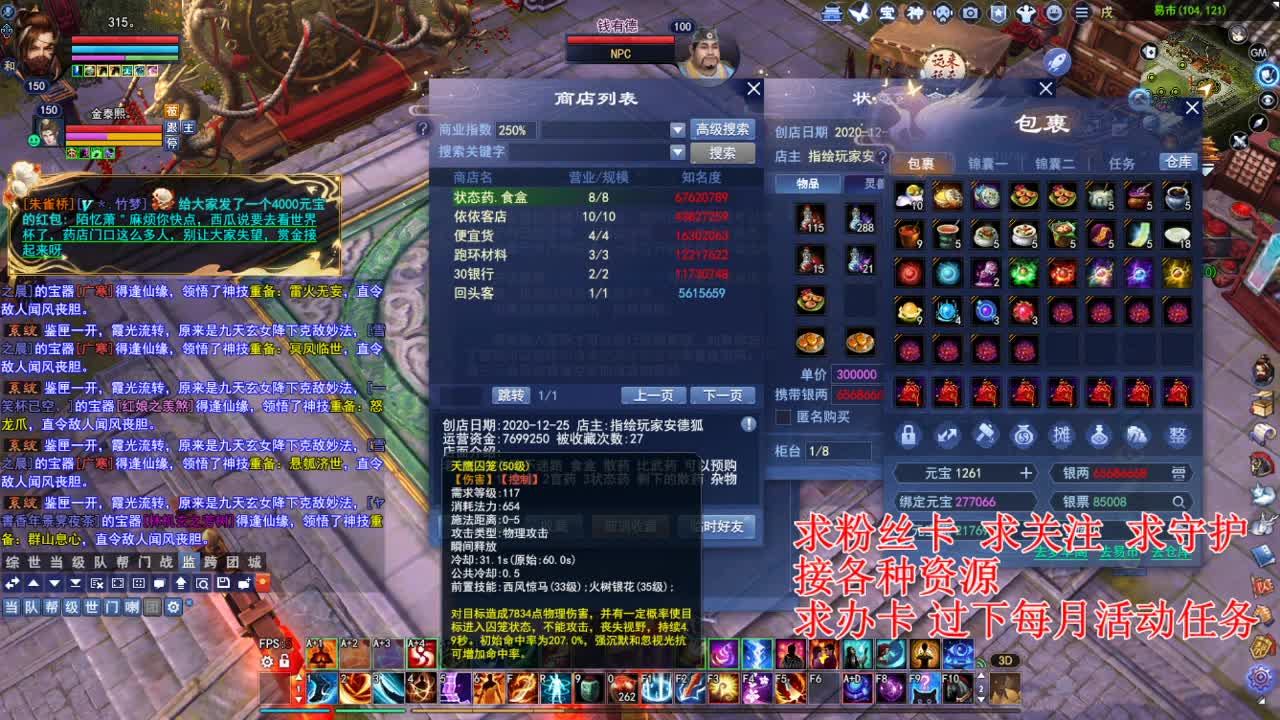Select the lock icon in the inventory toolbar

click(x=907, y=435)
